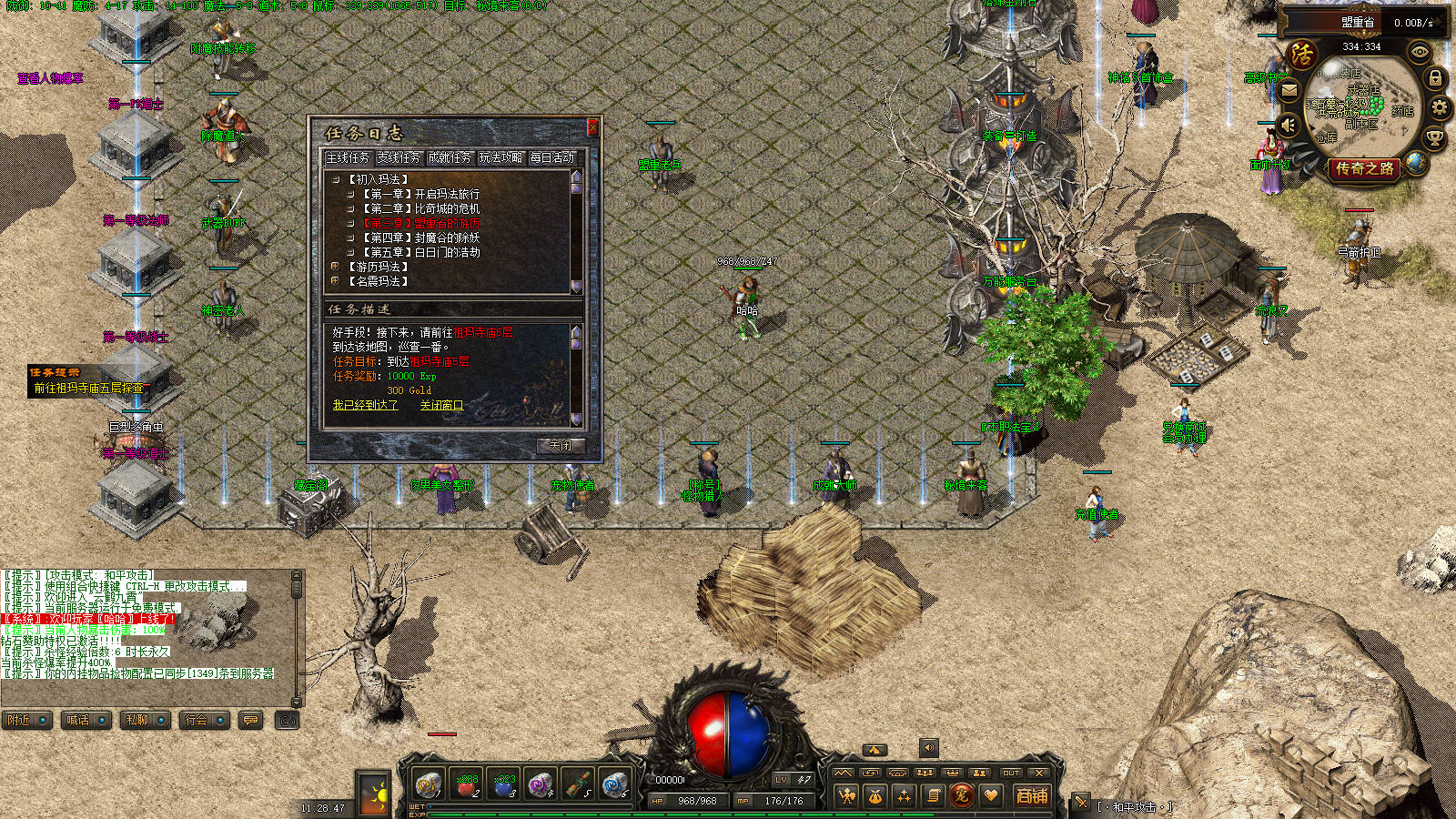Click the OUT logout button

tap(1011, 773)
